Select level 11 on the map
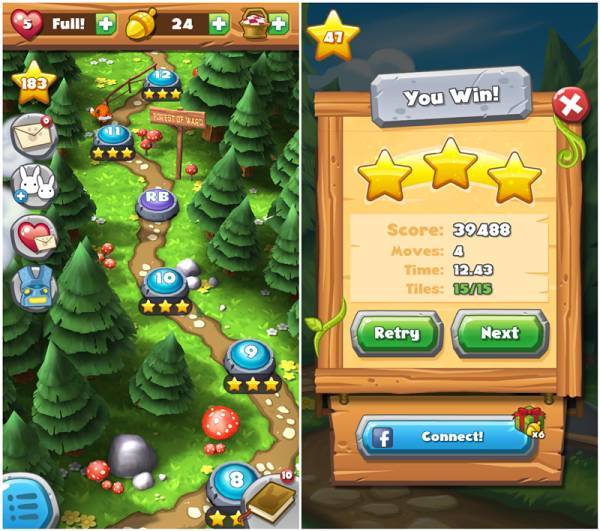600x531 pixels. click(112, 136)
